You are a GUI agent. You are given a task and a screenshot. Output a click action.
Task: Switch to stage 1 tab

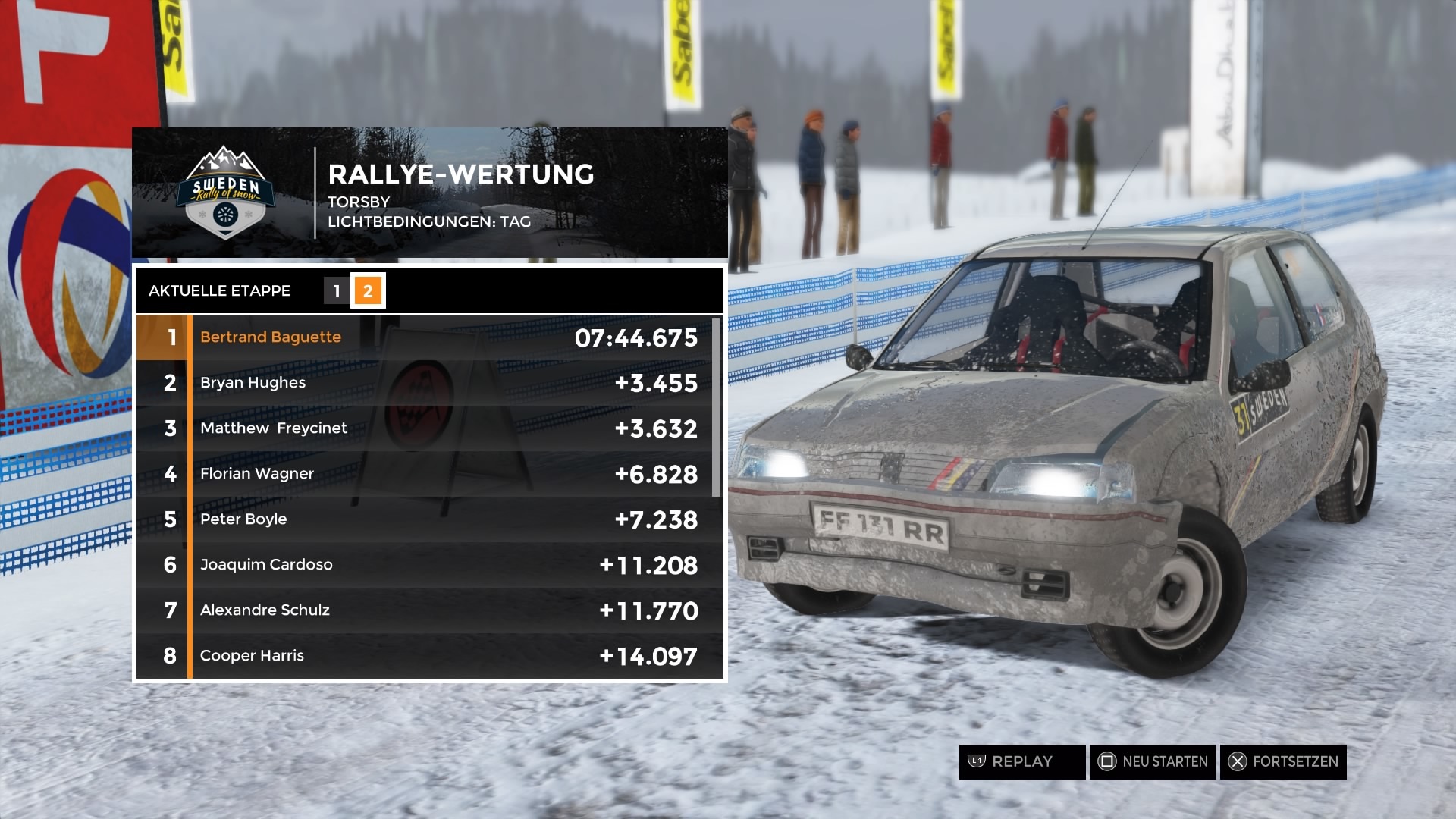[x=337, y=291]
